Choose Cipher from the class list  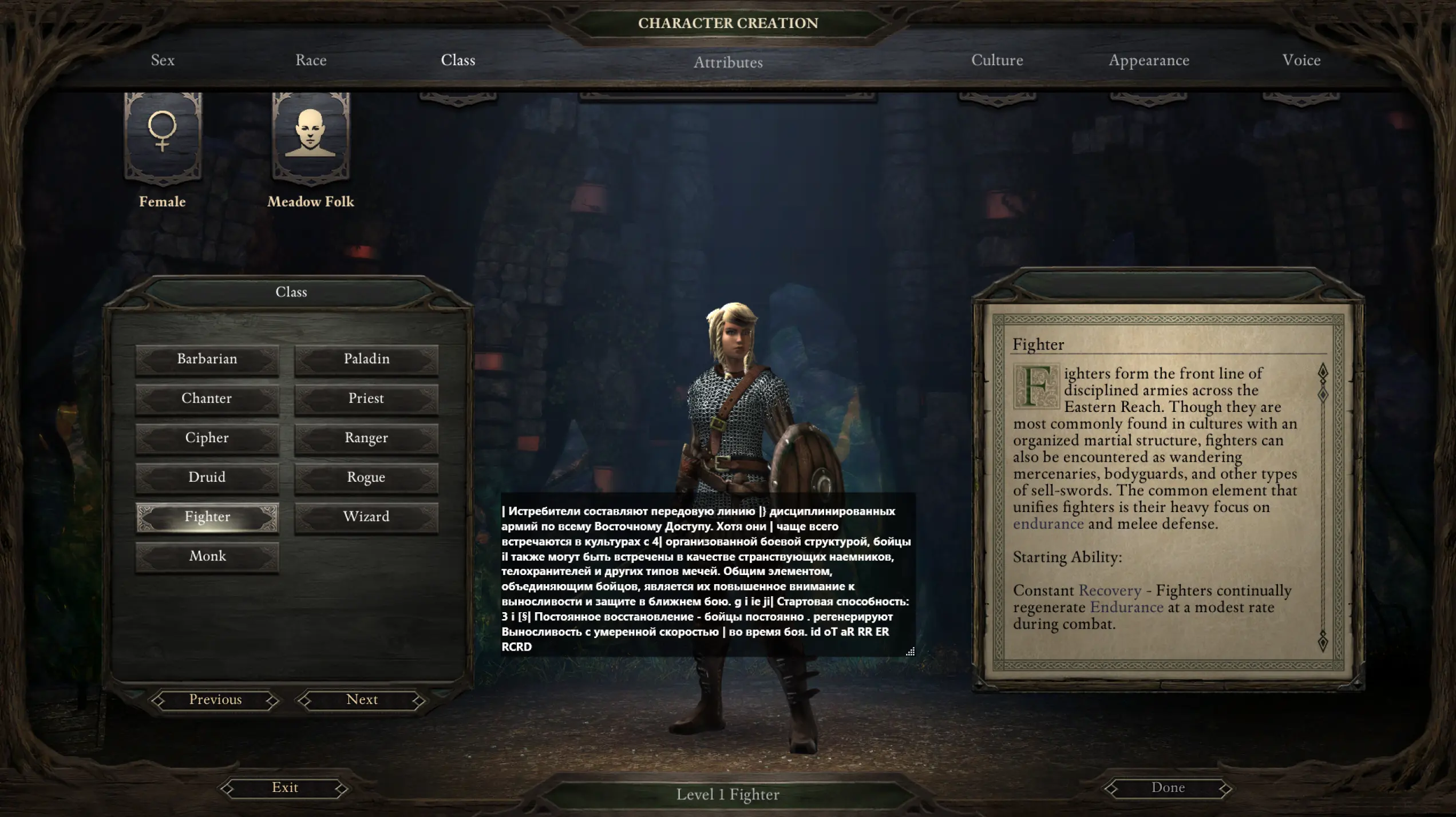click(x=207, y=438)
